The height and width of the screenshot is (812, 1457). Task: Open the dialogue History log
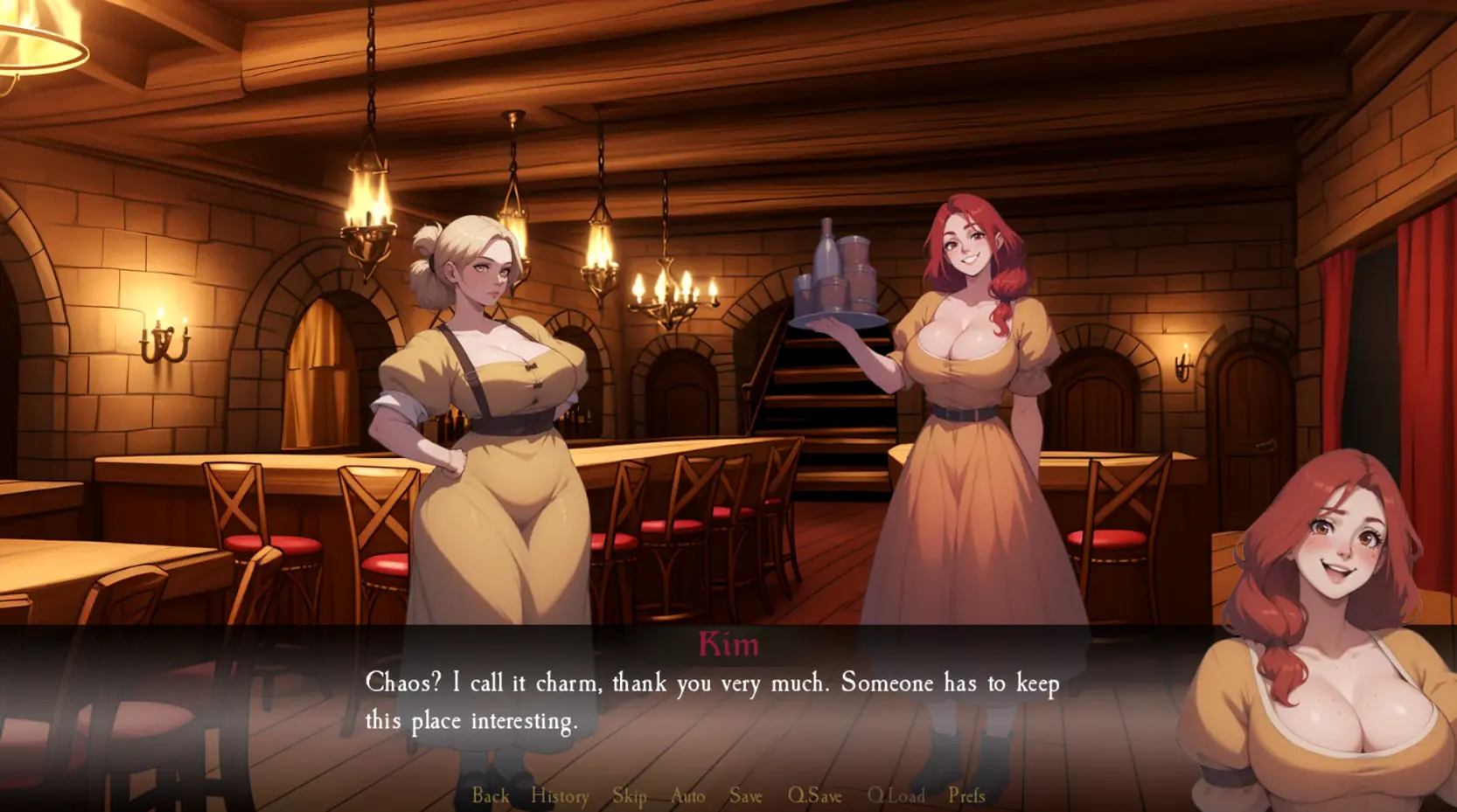[560, 795]
